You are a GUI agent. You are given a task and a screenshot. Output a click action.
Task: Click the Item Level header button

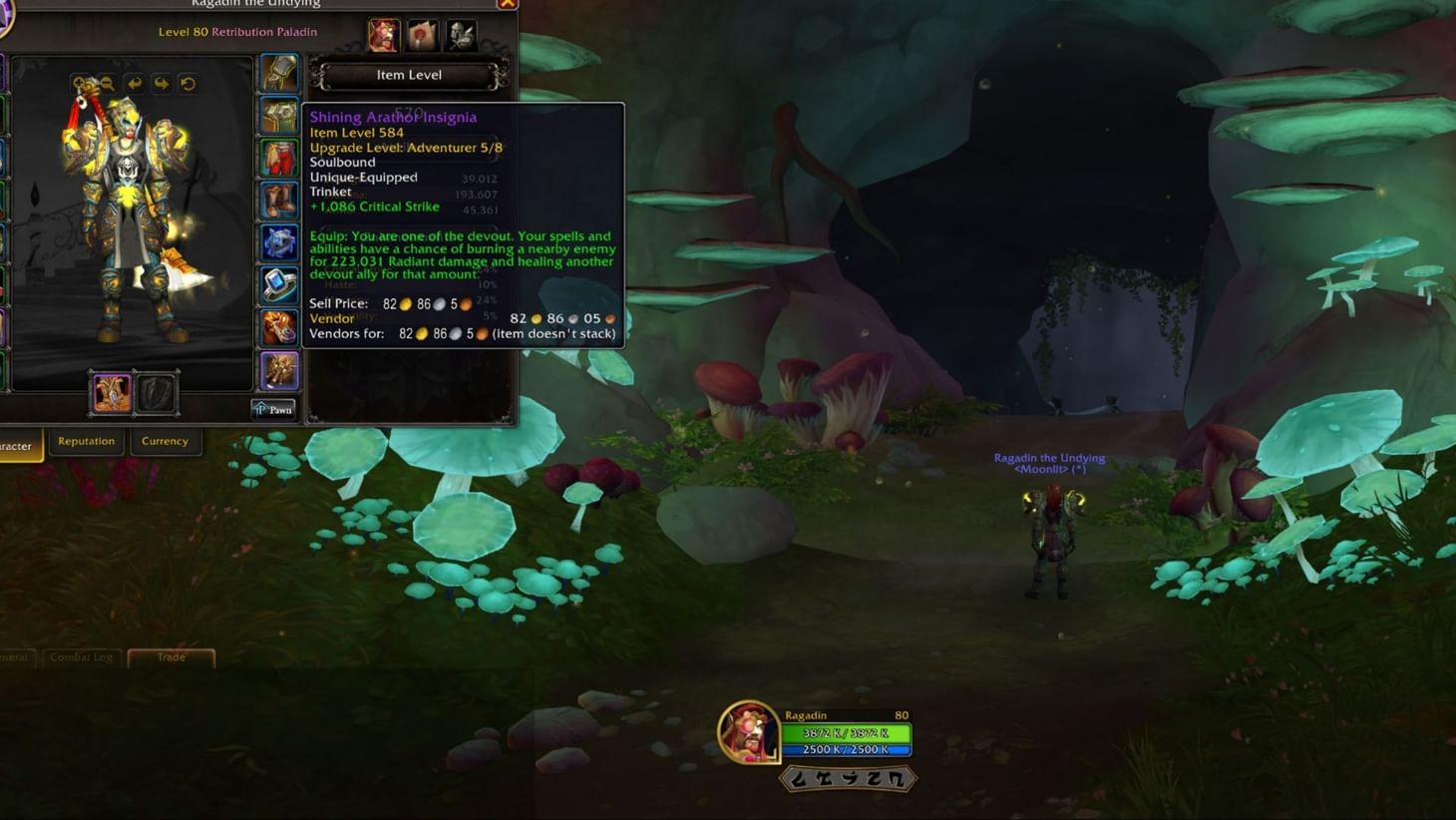pos(409,74)
